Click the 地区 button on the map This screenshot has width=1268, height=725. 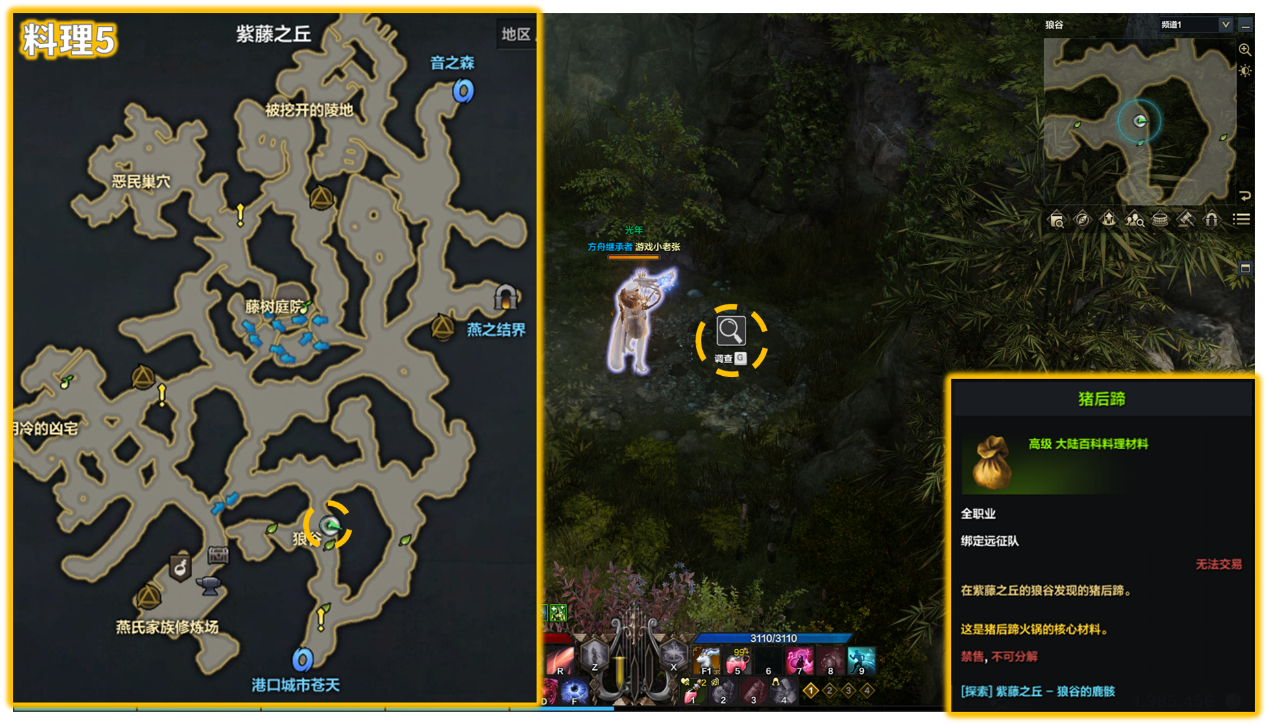click(516, 34)
